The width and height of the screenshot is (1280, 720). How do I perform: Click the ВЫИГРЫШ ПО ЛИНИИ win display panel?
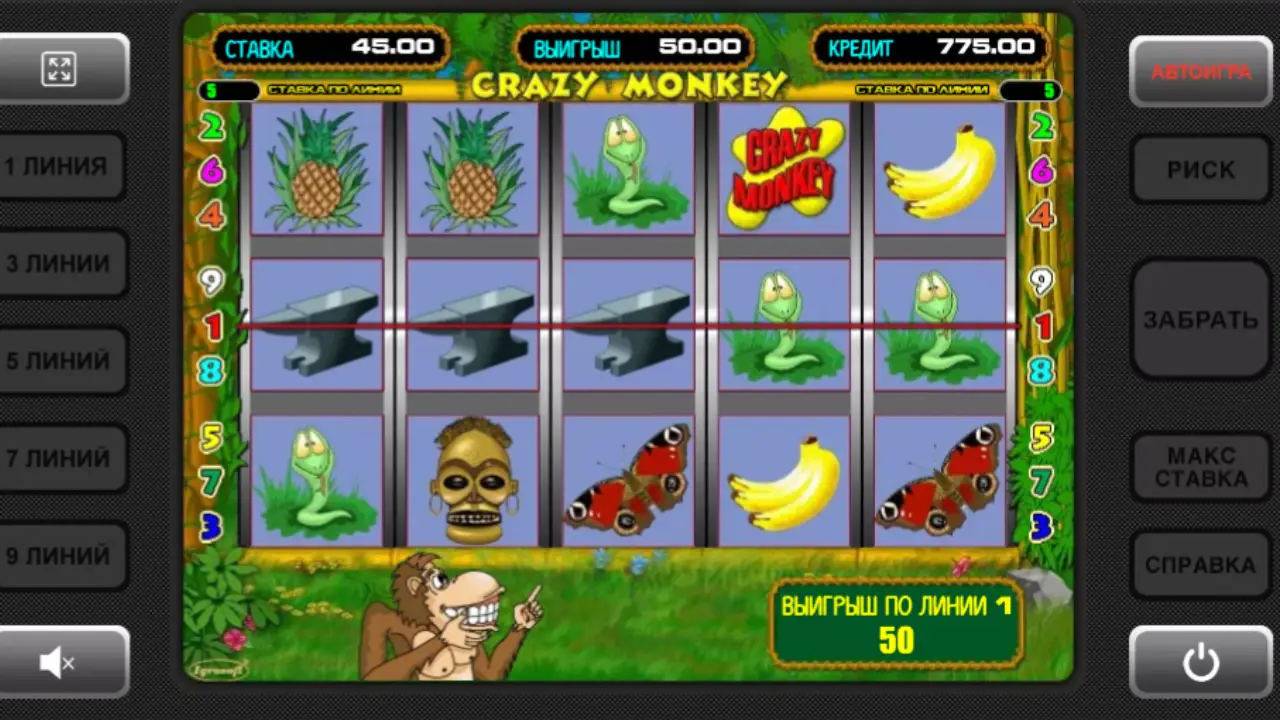(893, 624)
